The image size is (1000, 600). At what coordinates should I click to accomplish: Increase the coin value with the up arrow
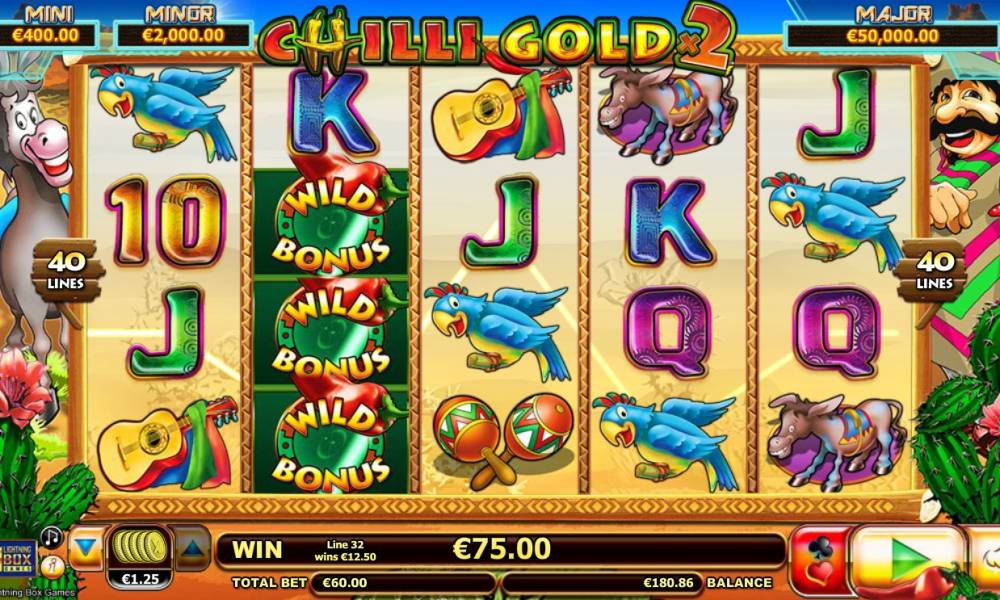click(x=192, y=548)
